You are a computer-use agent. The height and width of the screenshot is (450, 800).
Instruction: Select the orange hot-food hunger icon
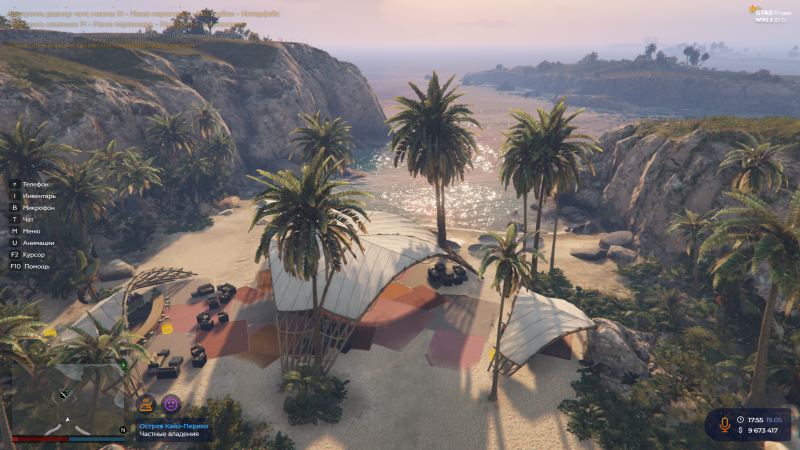click(x=146, y=404)
